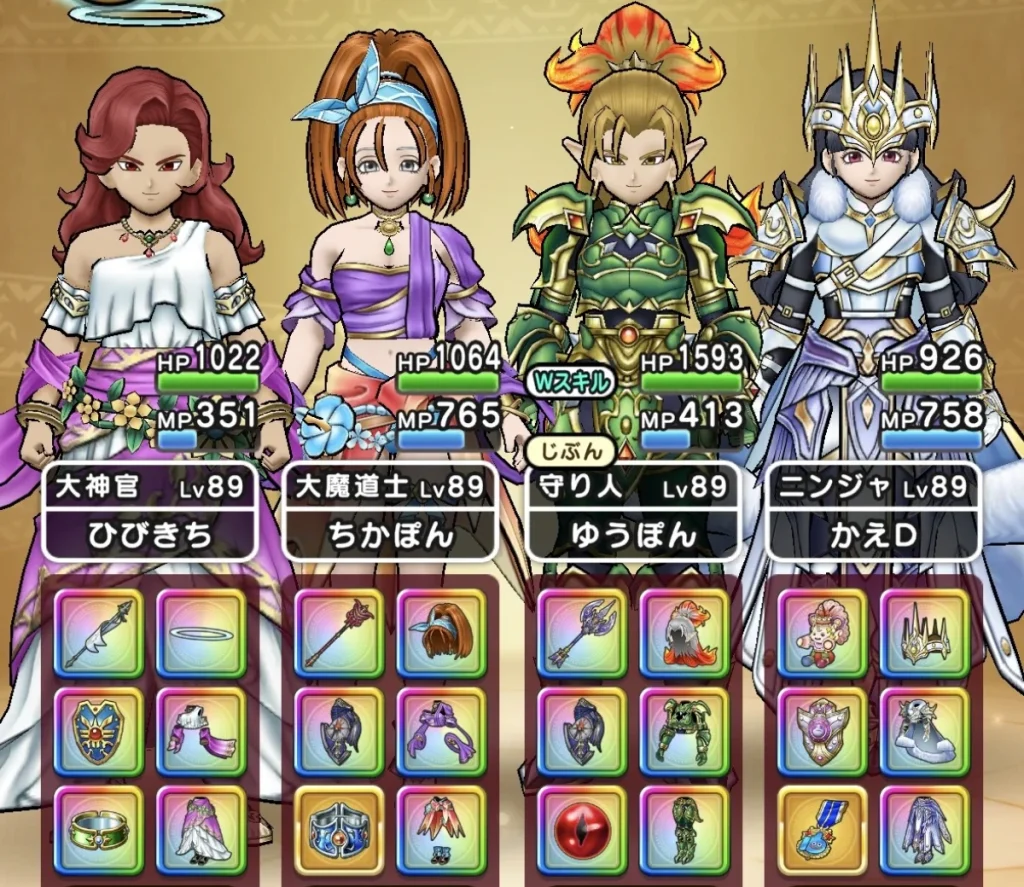
Task: Select the blue belt accessory slot
Action: click(341, 831)
